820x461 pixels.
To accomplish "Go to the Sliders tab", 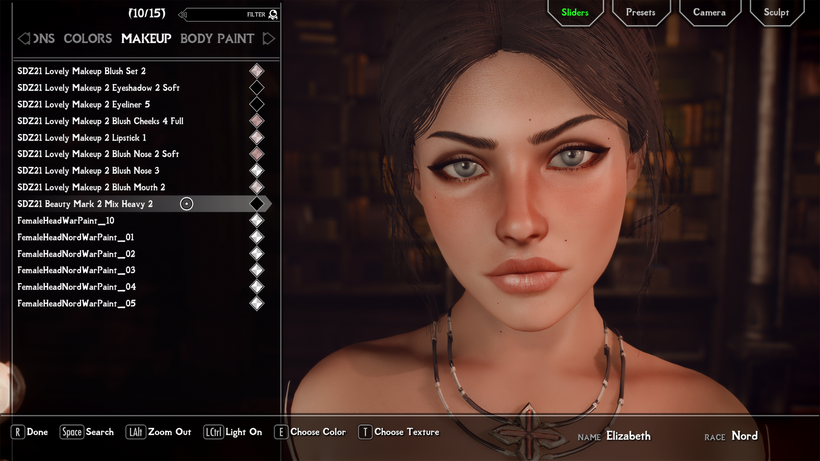I will pyautogui.click(x=575, y=13).
